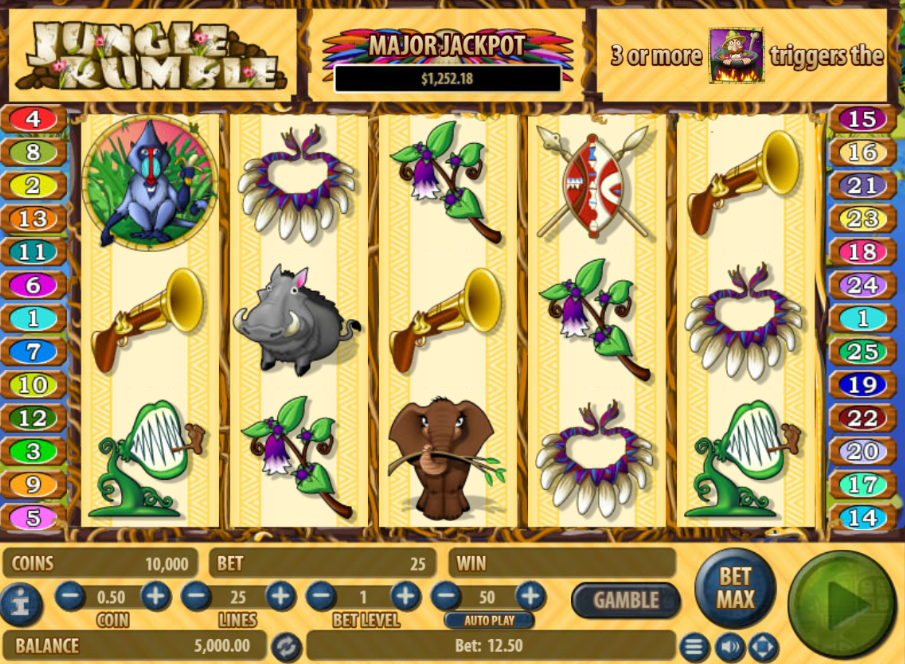
Task: Decrease the coin value
Action: [x=70, y=597]
